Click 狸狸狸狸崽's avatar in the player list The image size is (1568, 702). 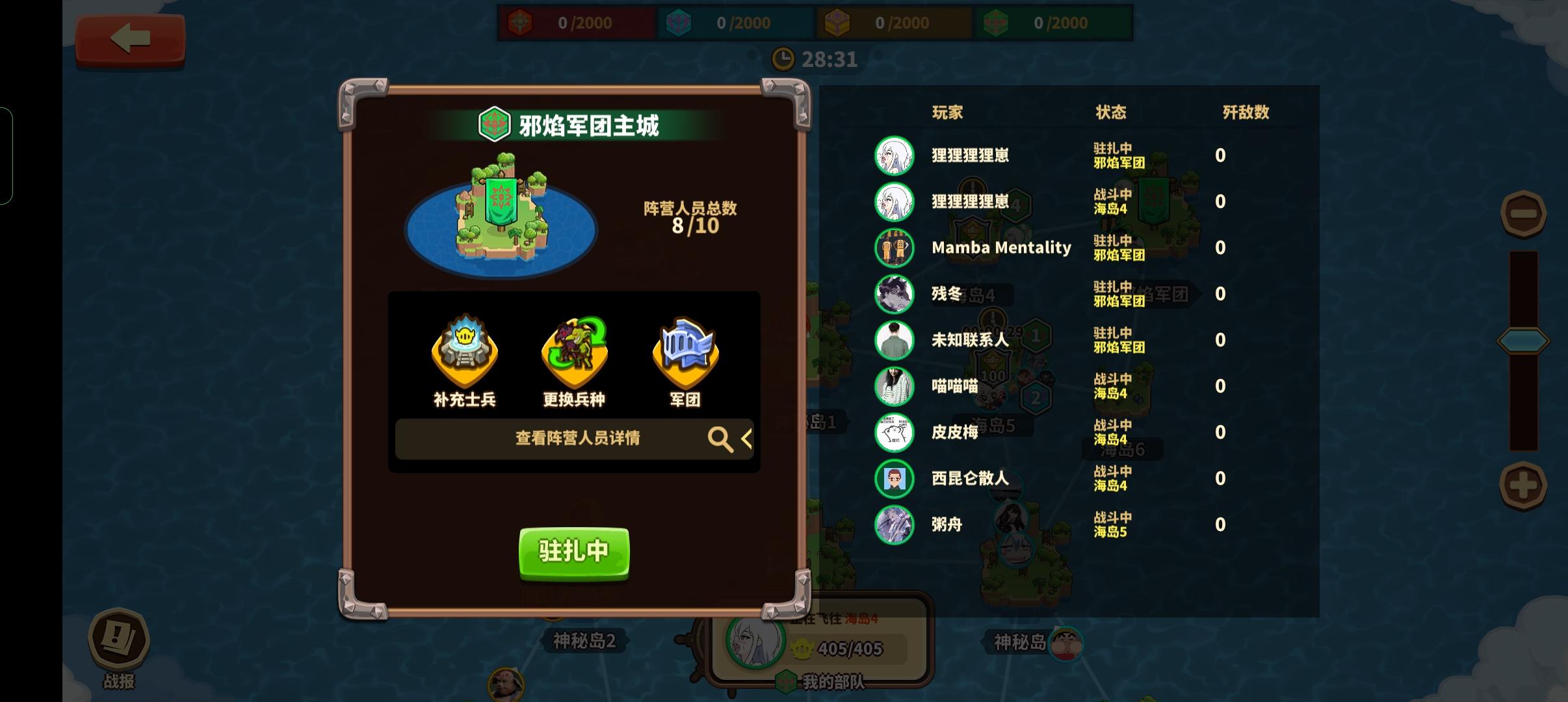click(896, 156)
